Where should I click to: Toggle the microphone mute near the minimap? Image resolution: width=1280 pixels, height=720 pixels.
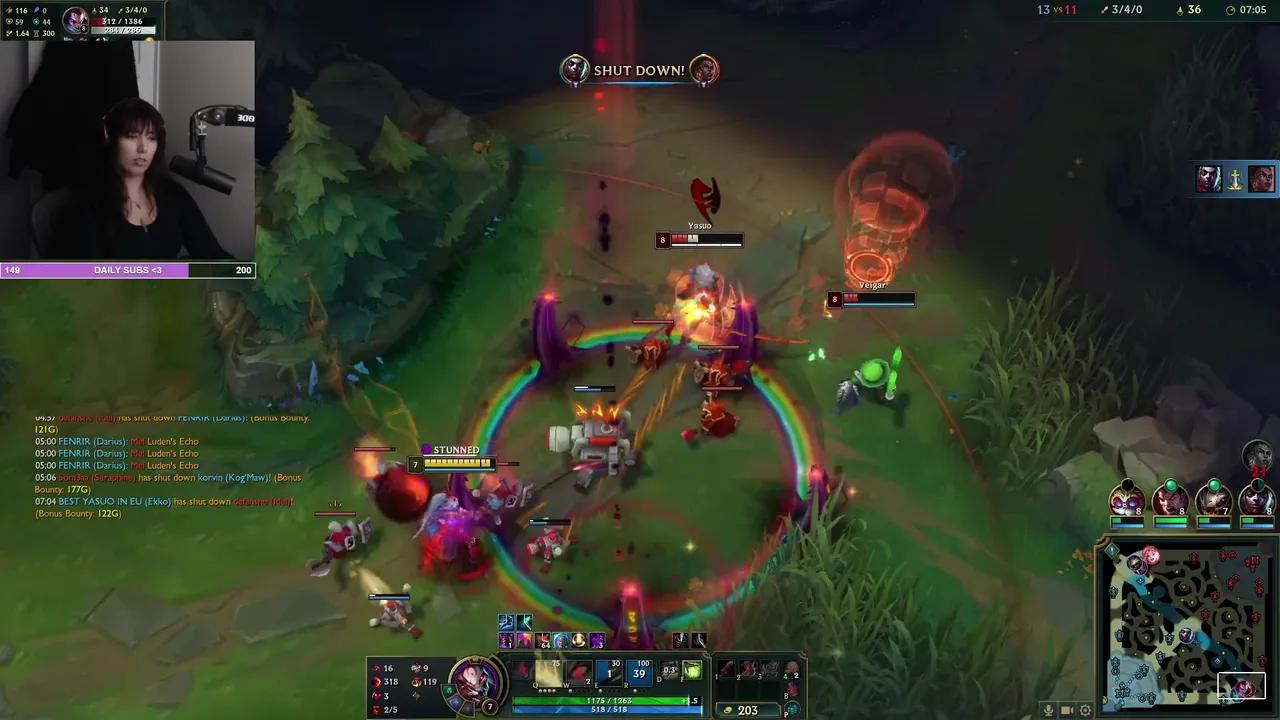pos(1049,709)
